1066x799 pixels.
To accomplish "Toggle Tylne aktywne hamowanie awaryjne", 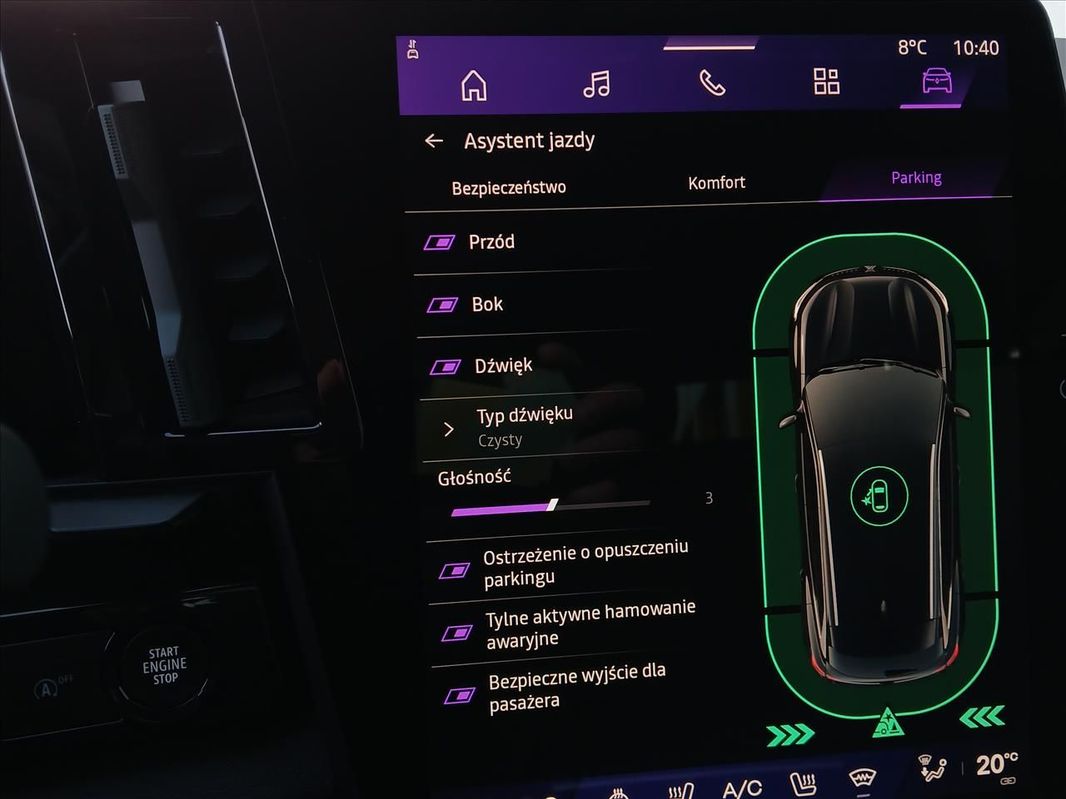I will click(x=457, y=632).
